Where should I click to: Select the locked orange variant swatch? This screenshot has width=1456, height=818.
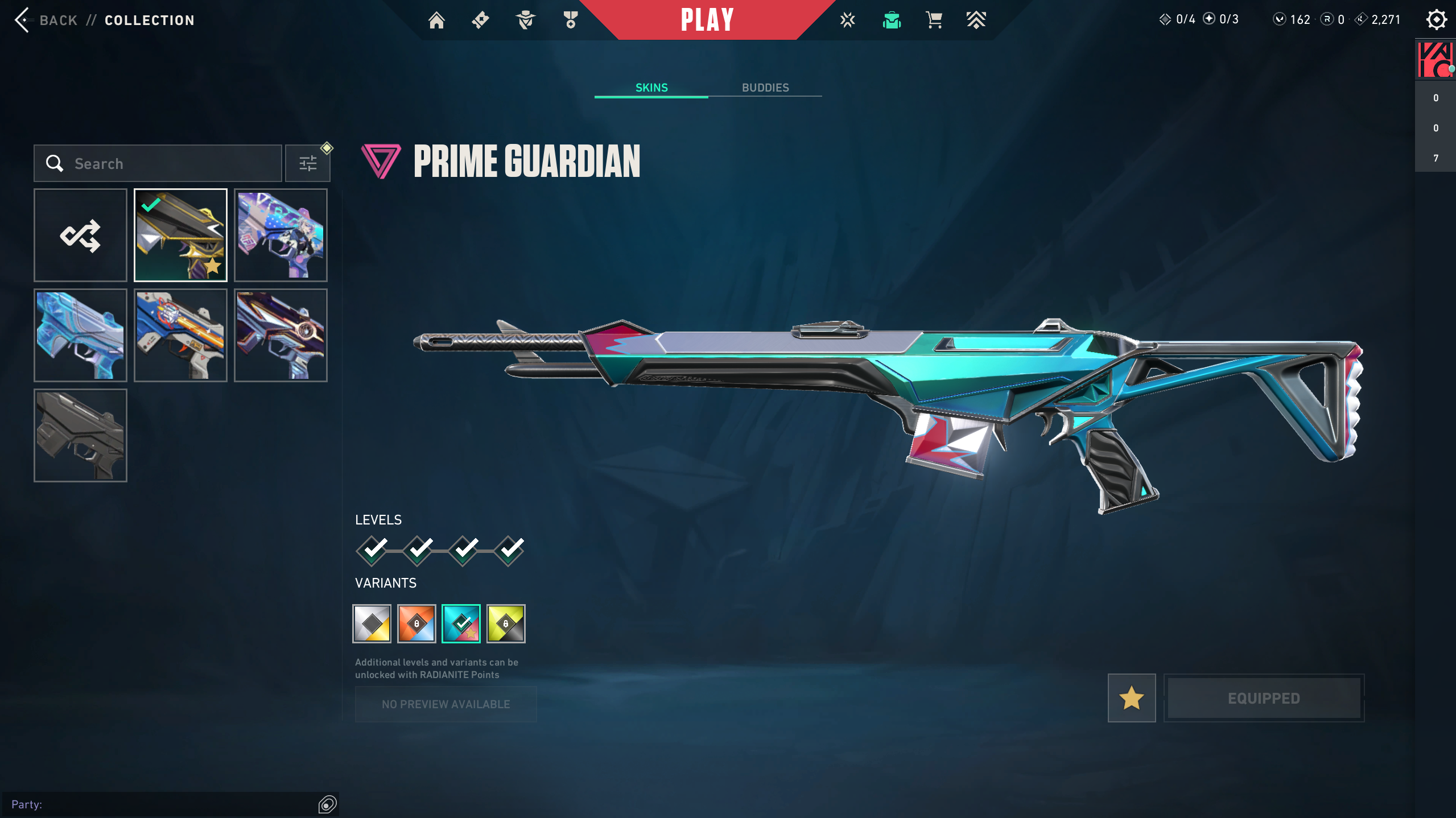tap(416, 624)
